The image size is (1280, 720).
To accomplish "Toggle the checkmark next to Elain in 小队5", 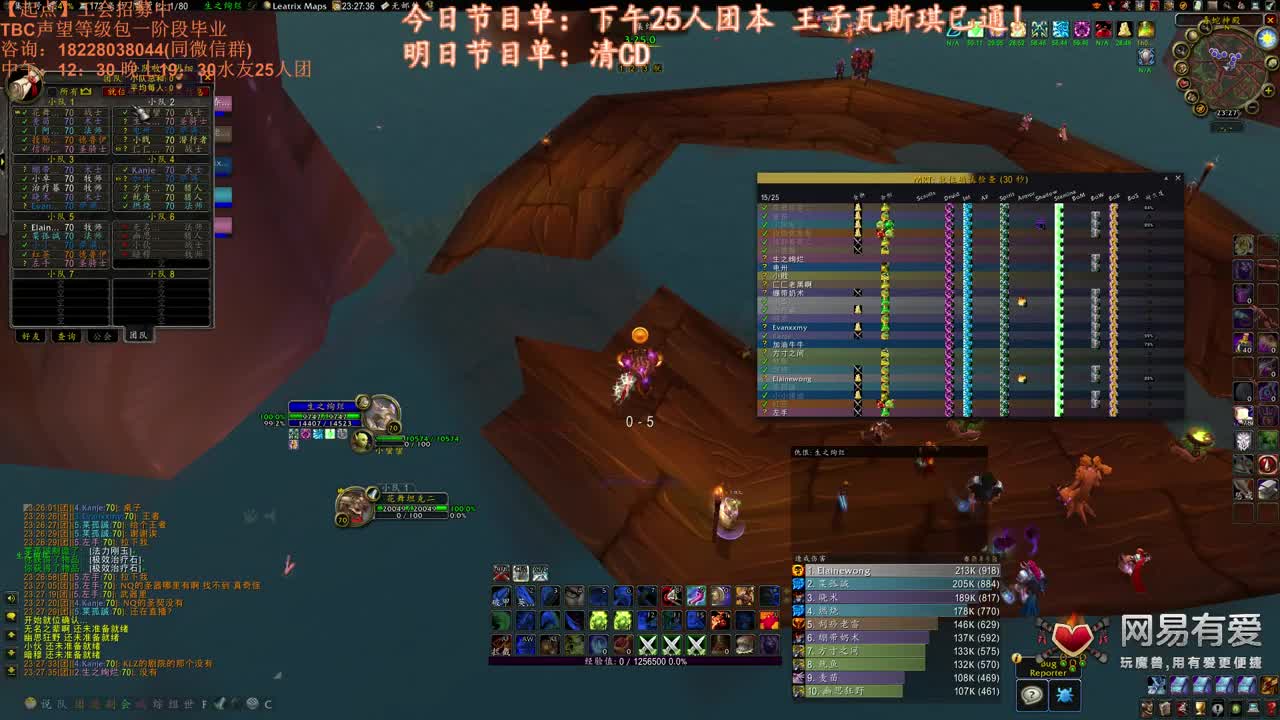I will pos(24,228).
